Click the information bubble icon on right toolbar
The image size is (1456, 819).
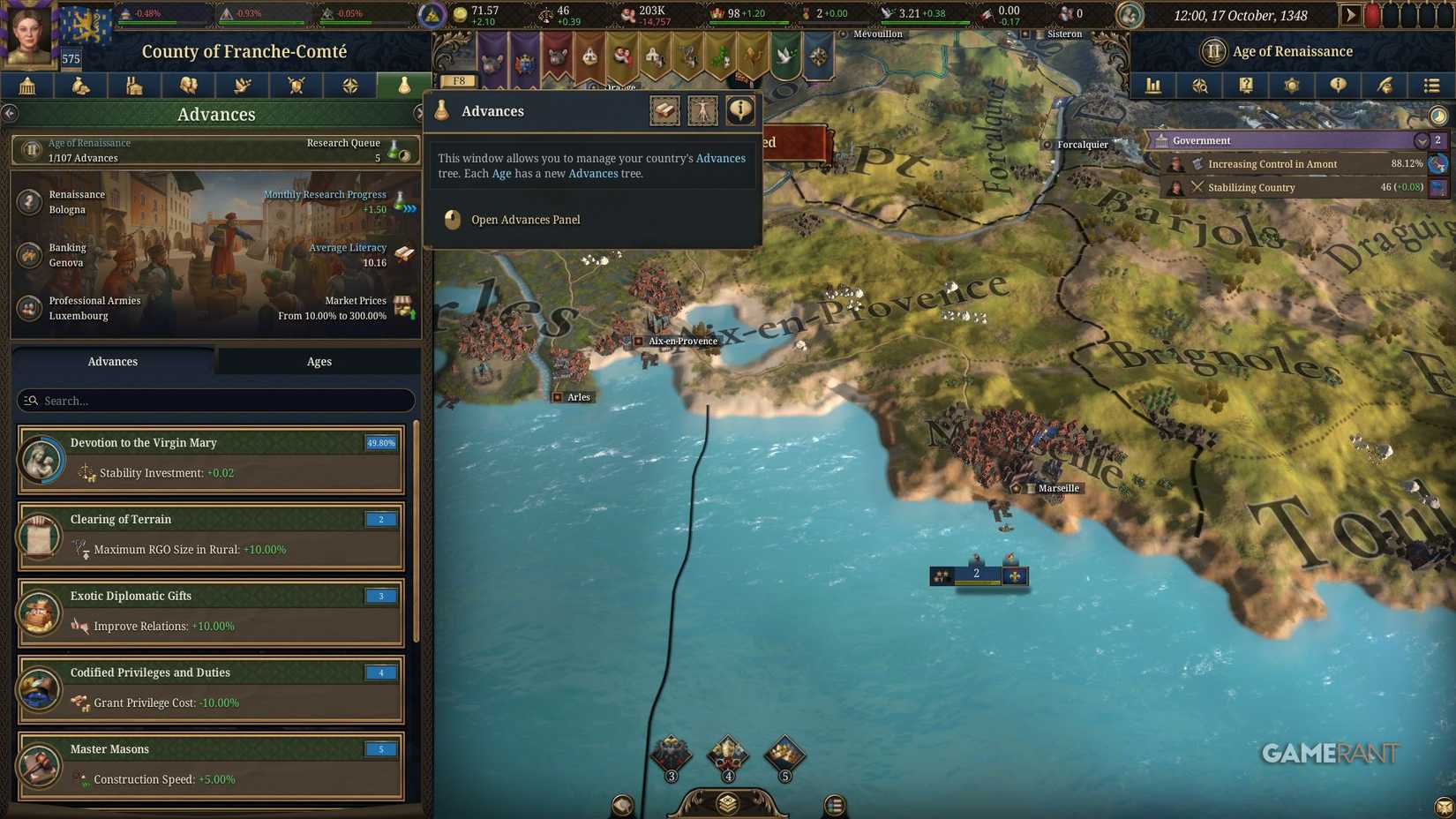click(1338, 86)
